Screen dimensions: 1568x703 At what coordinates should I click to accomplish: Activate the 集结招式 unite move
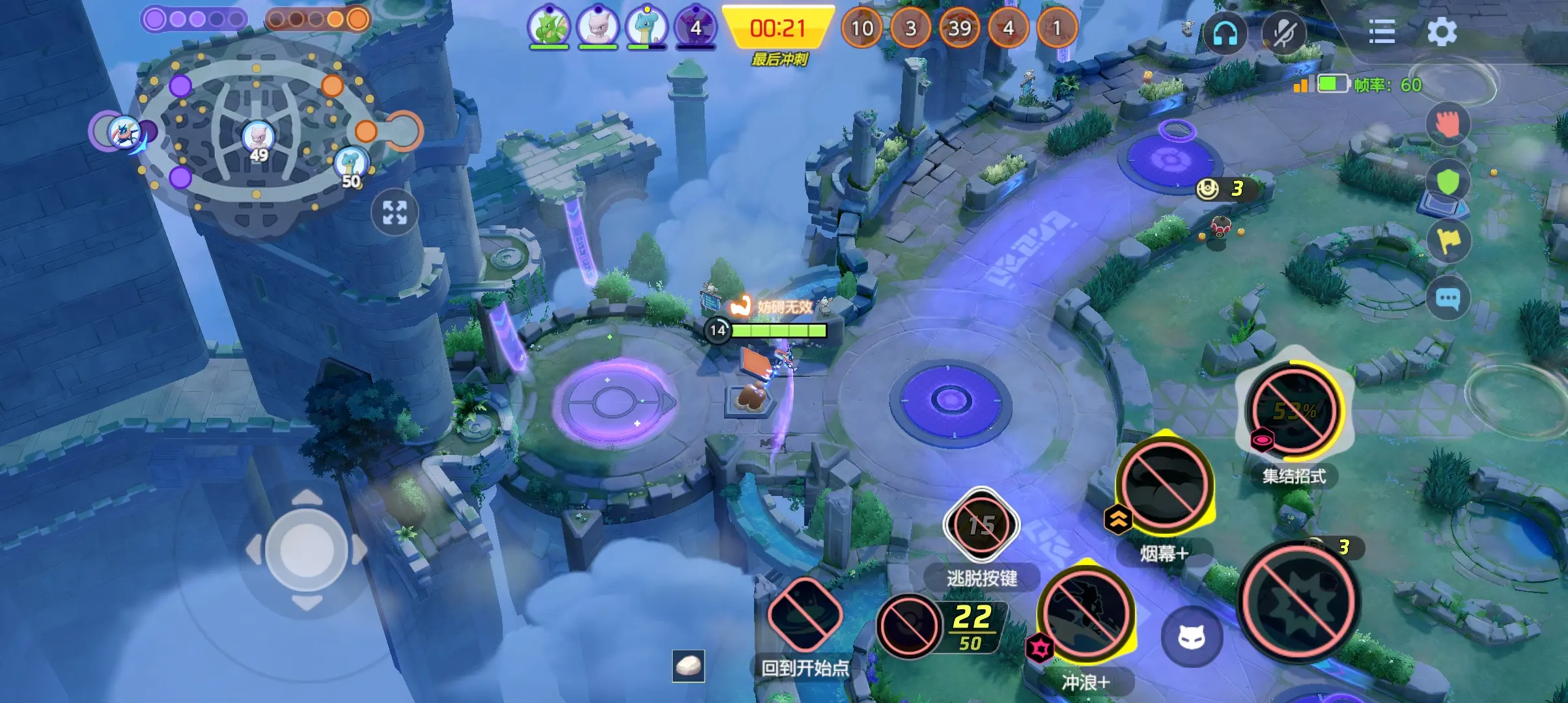click(x=1294, y=410)
